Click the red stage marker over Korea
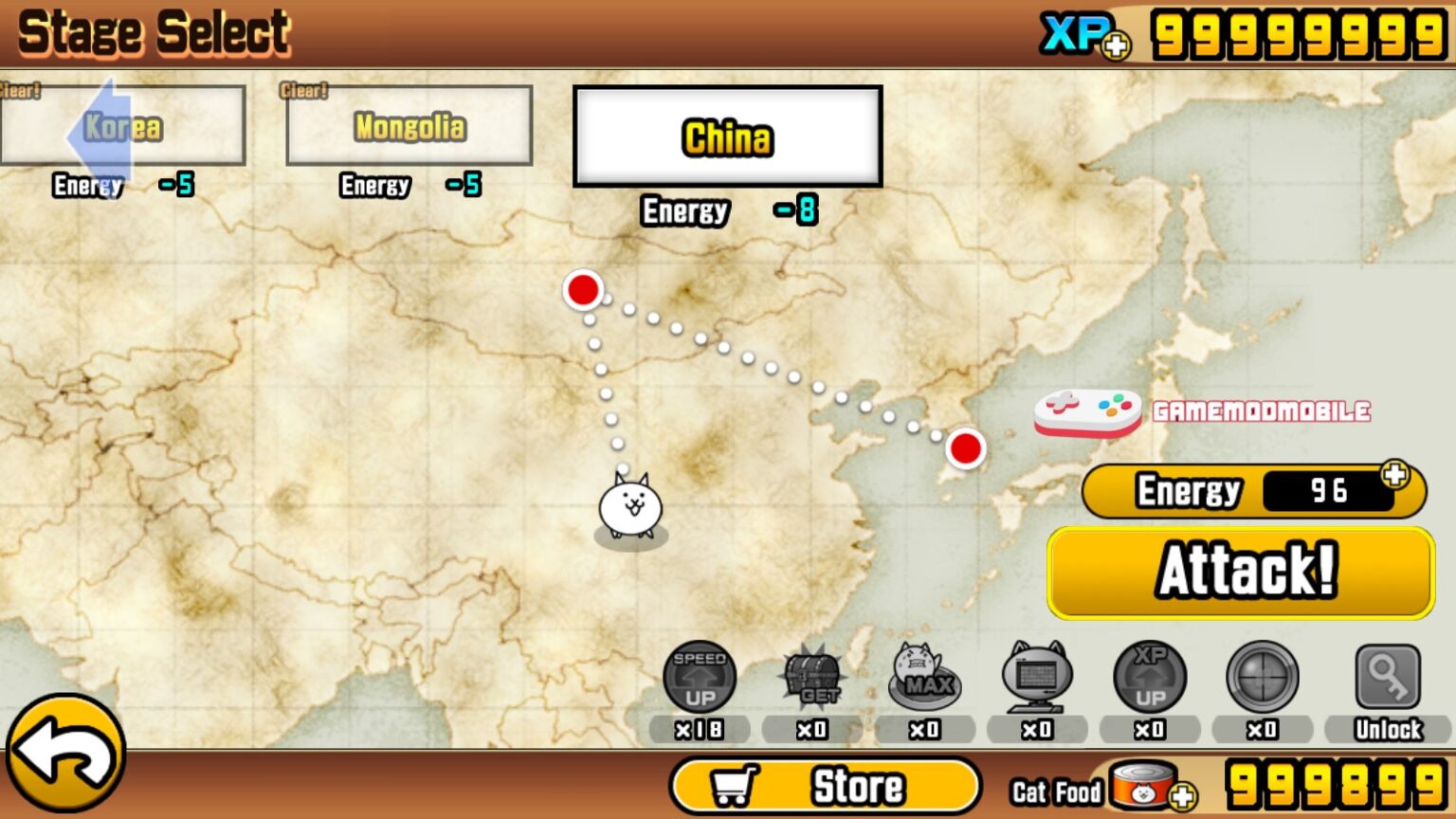This screenshot has width=1456, height=819. point(966,447)
